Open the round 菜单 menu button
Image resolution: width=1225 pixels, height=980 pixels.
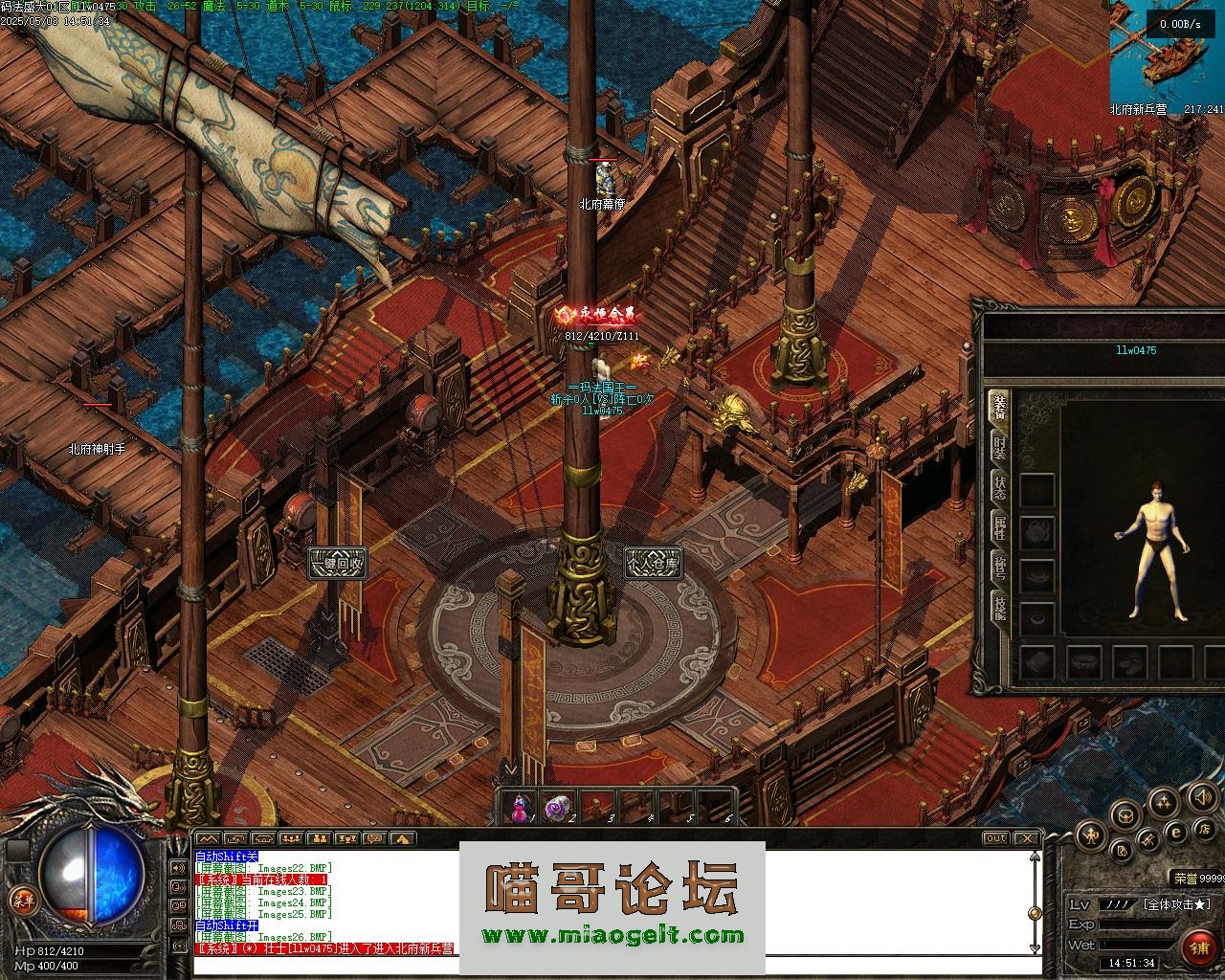(x=20, y=900)
